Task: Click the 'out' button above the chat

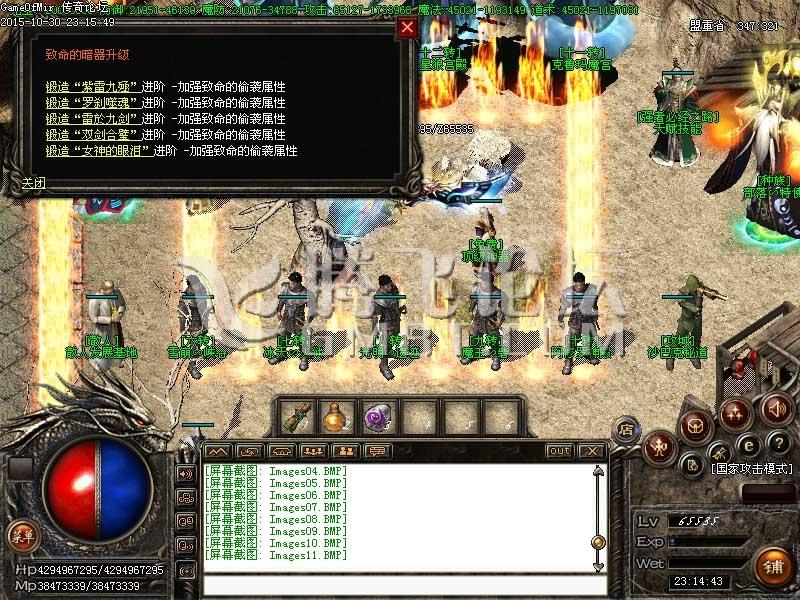Action: click(559, 451)
